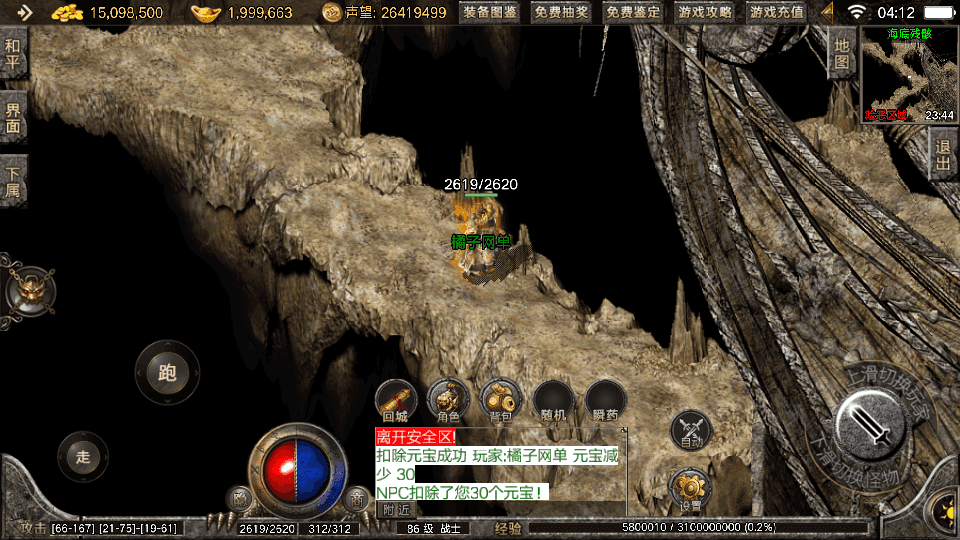Show the 游戏攻略 game guide

pyautogui.click(x=705, y=13)
